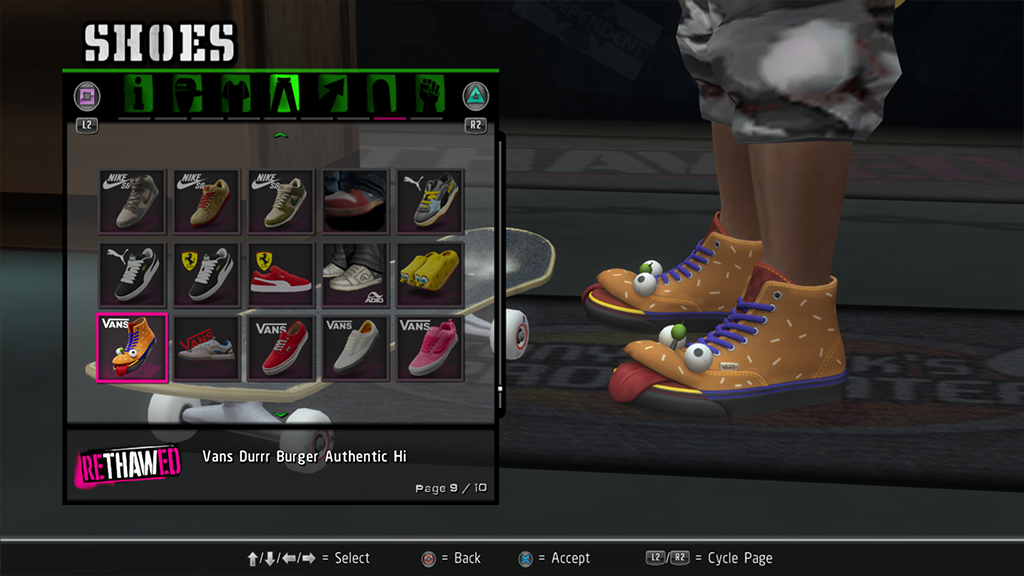
Task: Select the yellow SpongeBob slippers
Action: (431, 273)
